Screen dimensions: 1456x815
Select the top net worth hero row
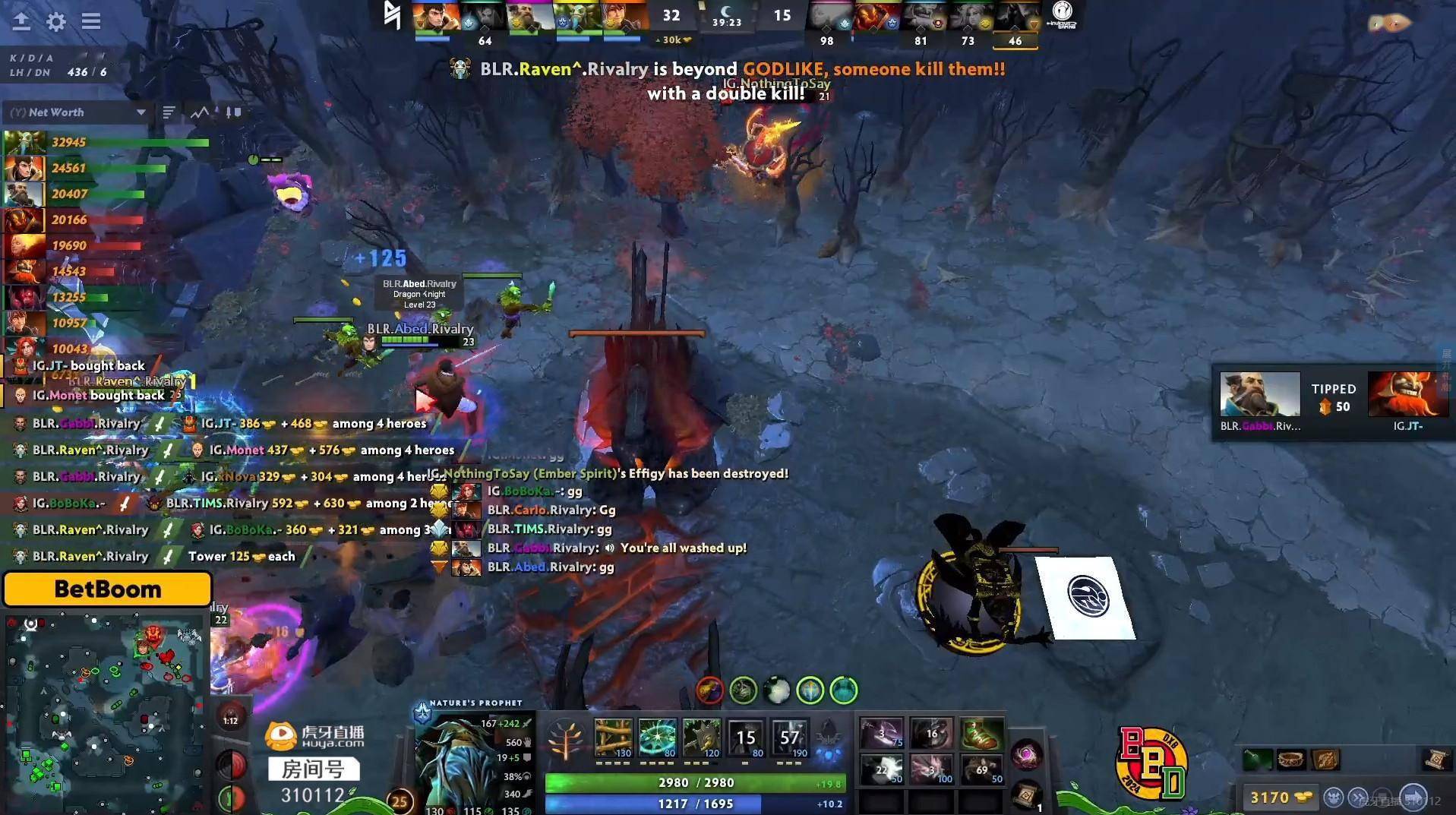(106, 142)
